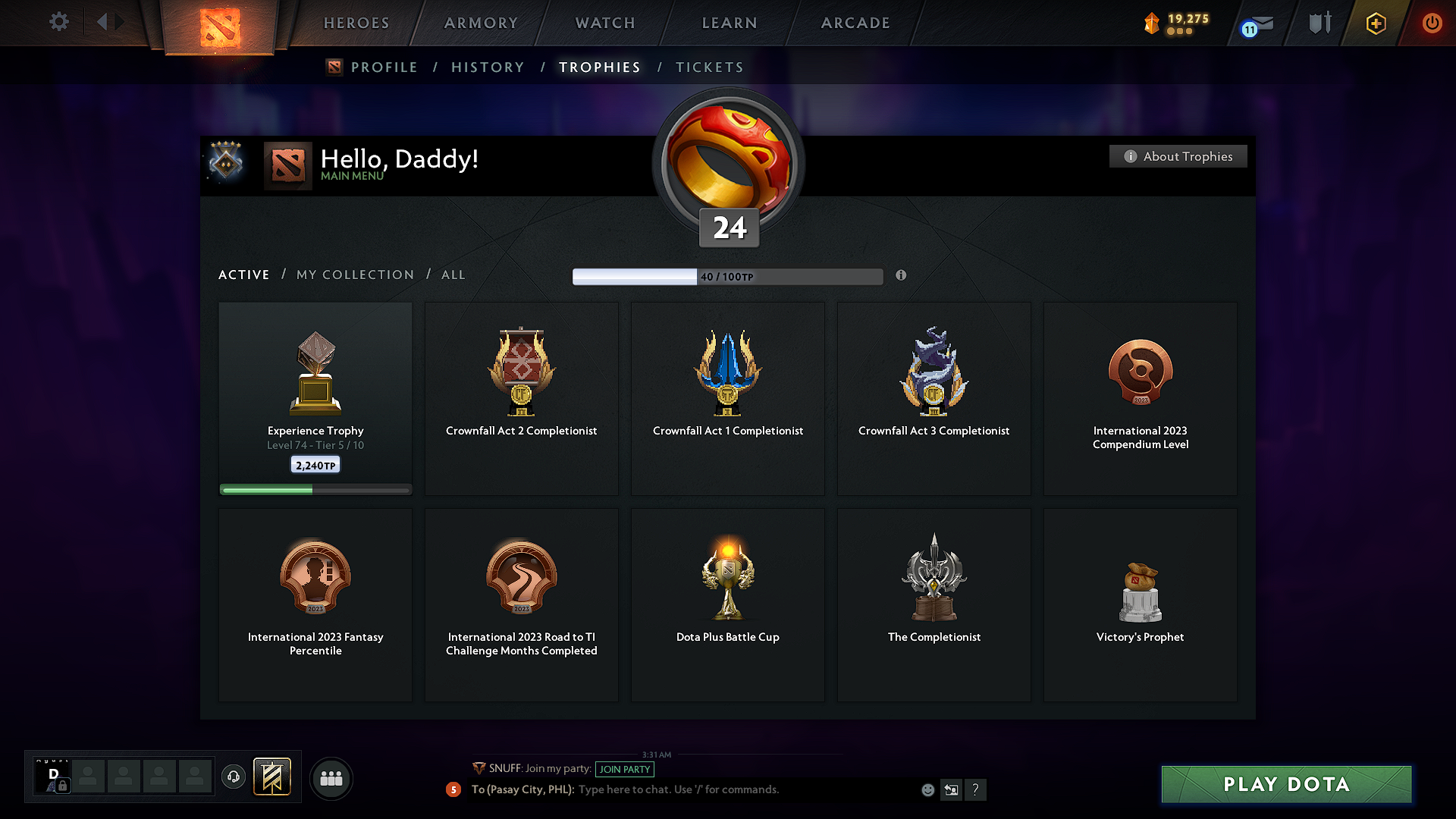This screenshot has height=819, width=1456.
Task: Click the settings gear icon
Action: click(58, 22)
